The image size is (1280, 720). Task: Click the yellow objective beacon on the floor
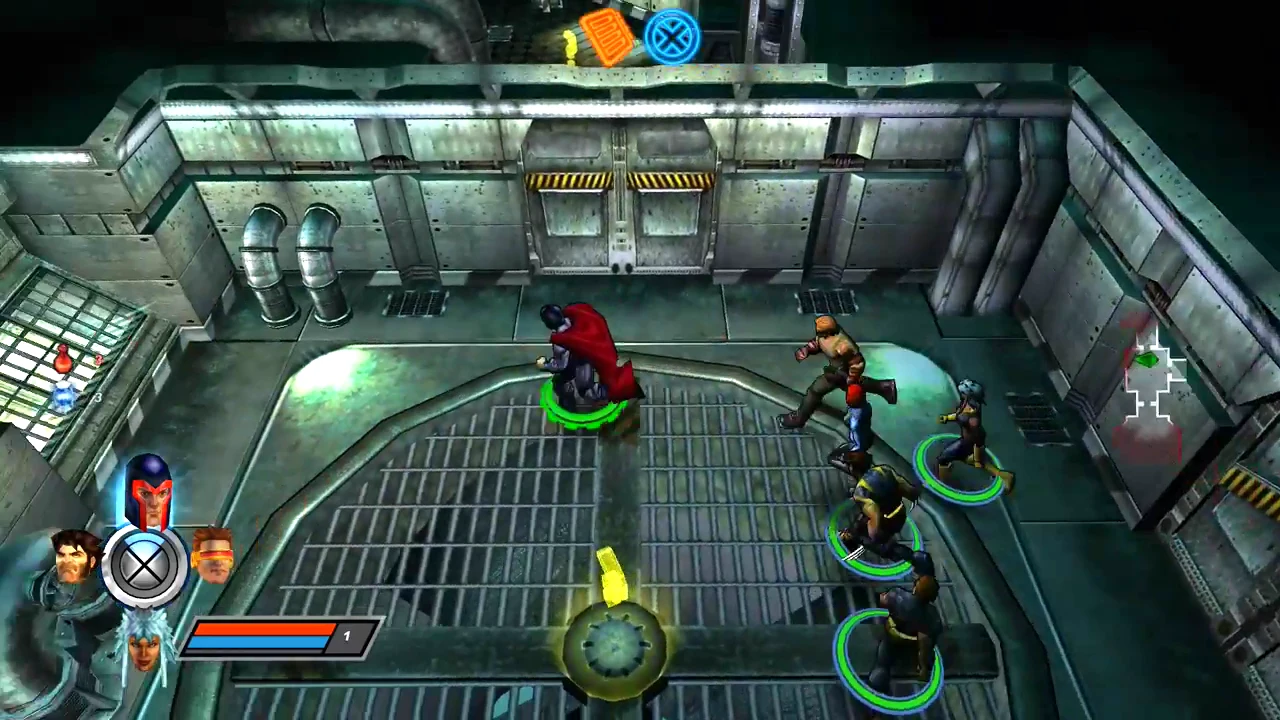[612, 575]
